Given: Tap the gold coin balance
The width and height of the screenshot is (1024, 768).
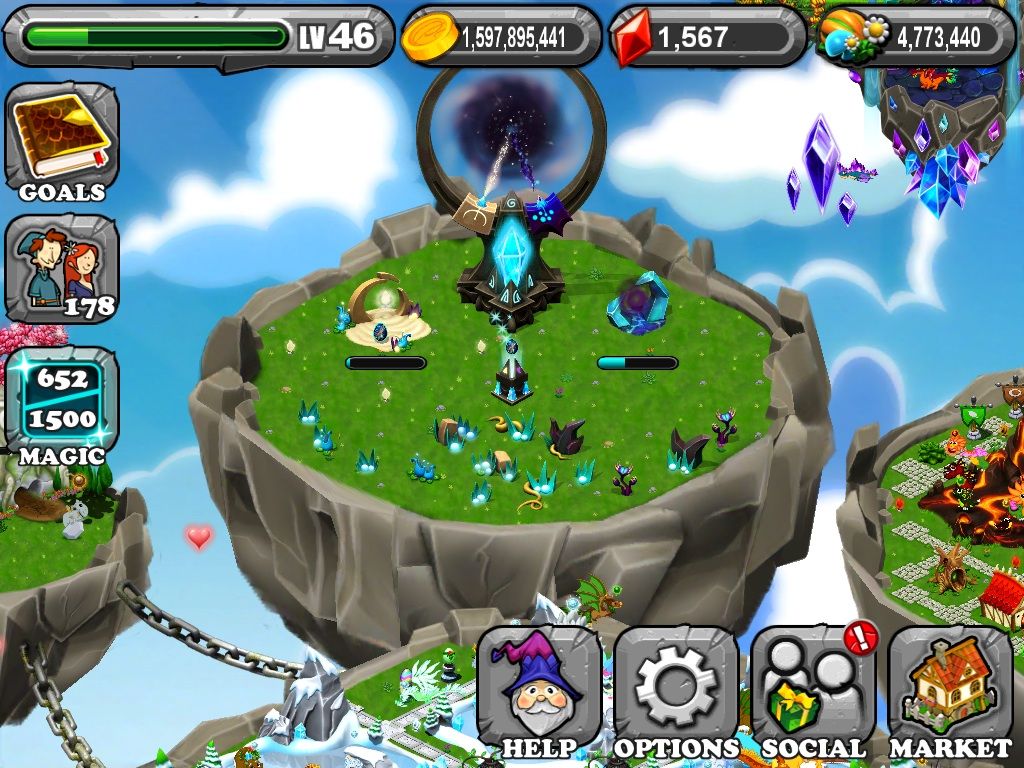Looking at the screenshot, I should coord(500,37).
